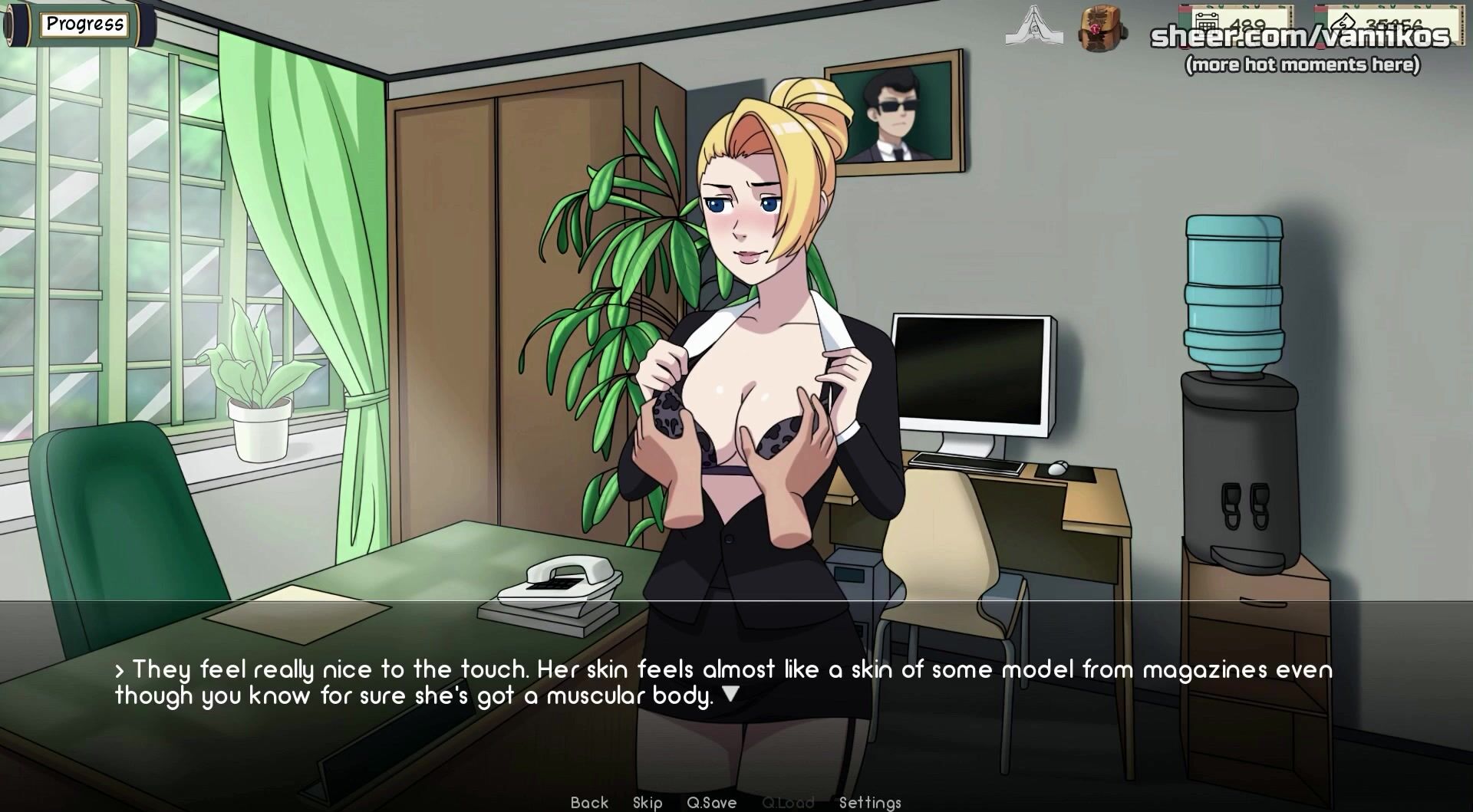1473x812 pixels.
Task: Advance the dialogue via the arrow indicator
Action: point(731,695)
